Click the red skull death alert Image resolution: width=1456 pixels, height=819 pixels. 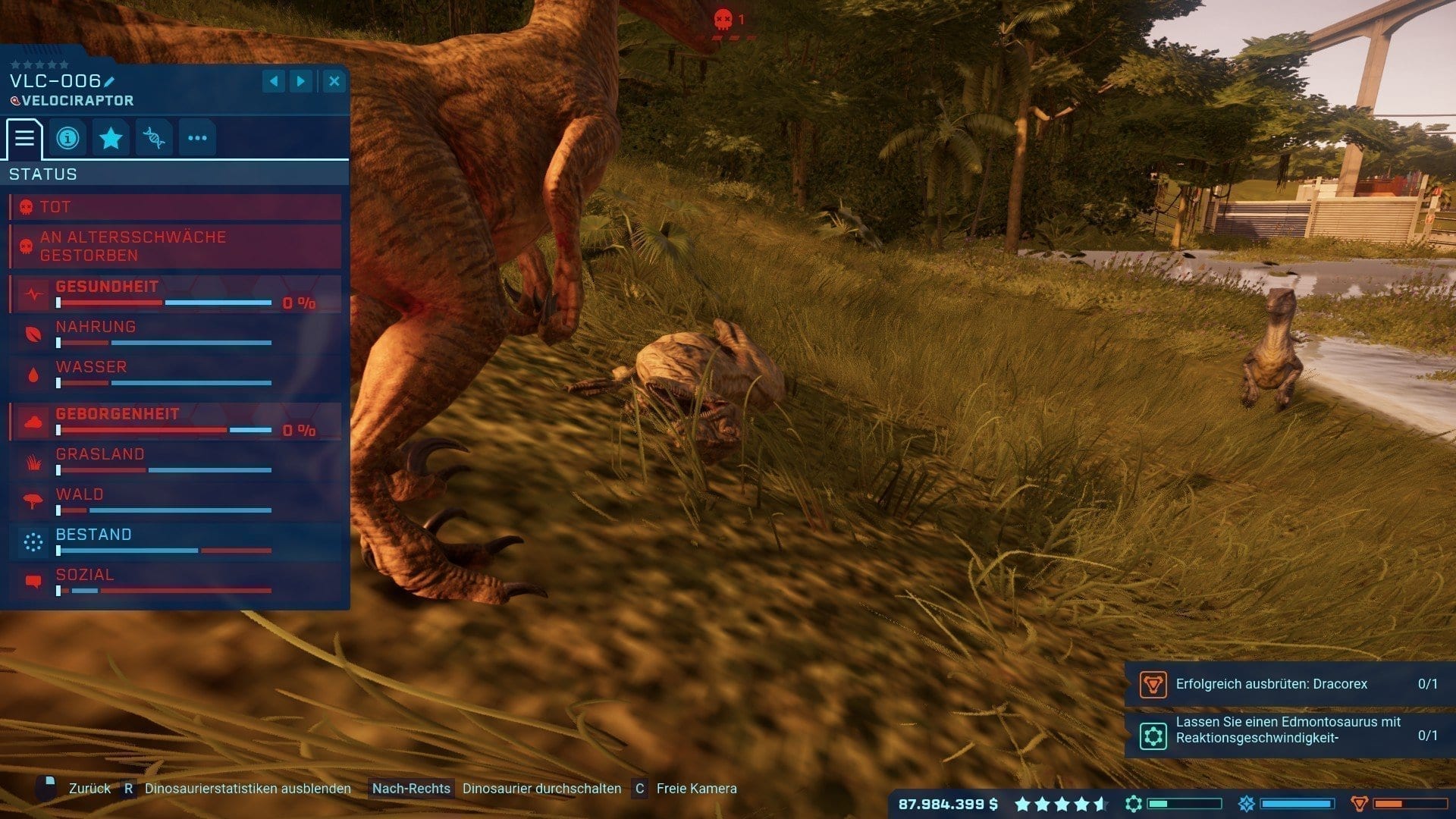[725, 20]
